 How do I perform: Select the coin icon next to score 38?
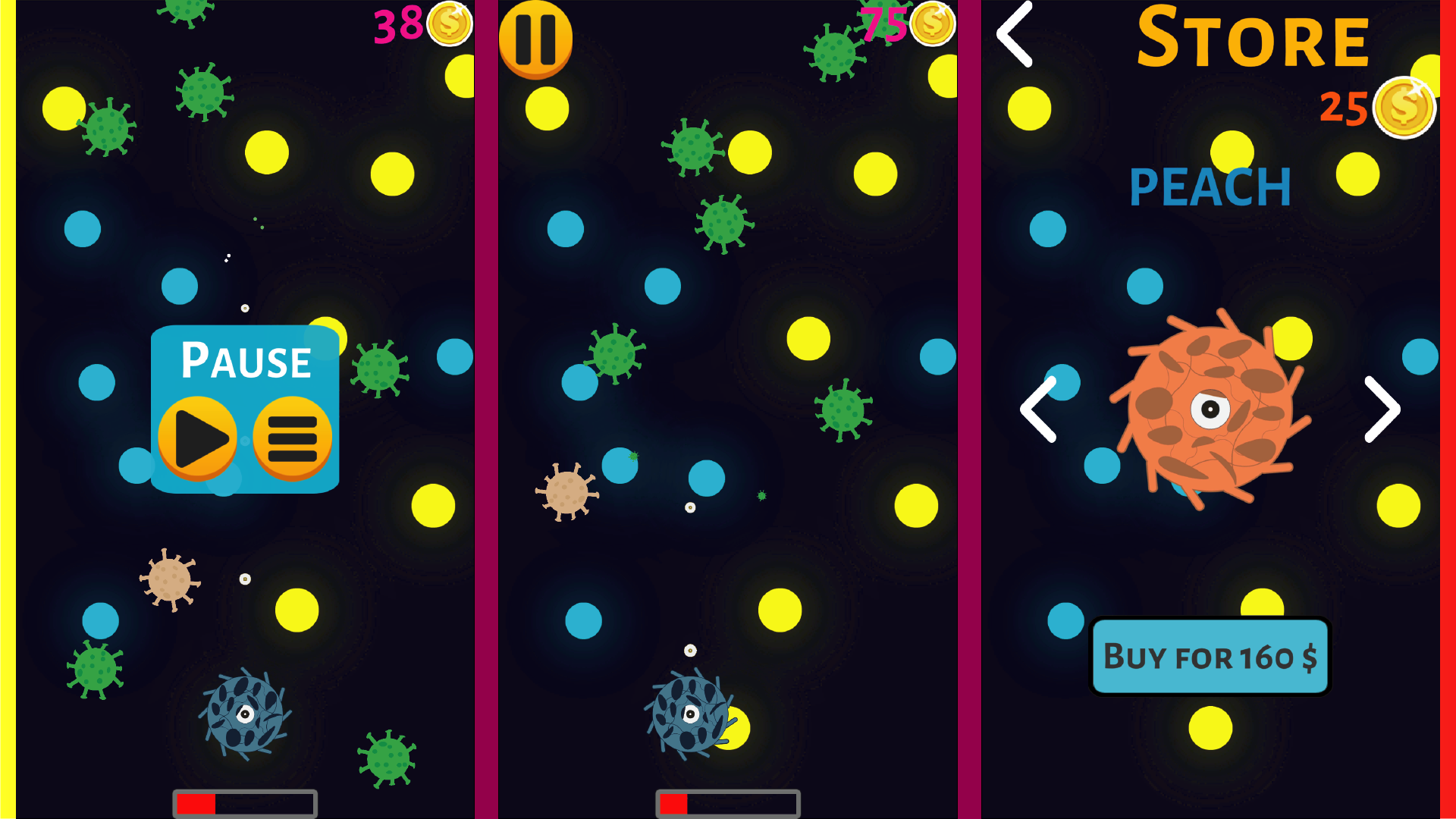[448, 24]
